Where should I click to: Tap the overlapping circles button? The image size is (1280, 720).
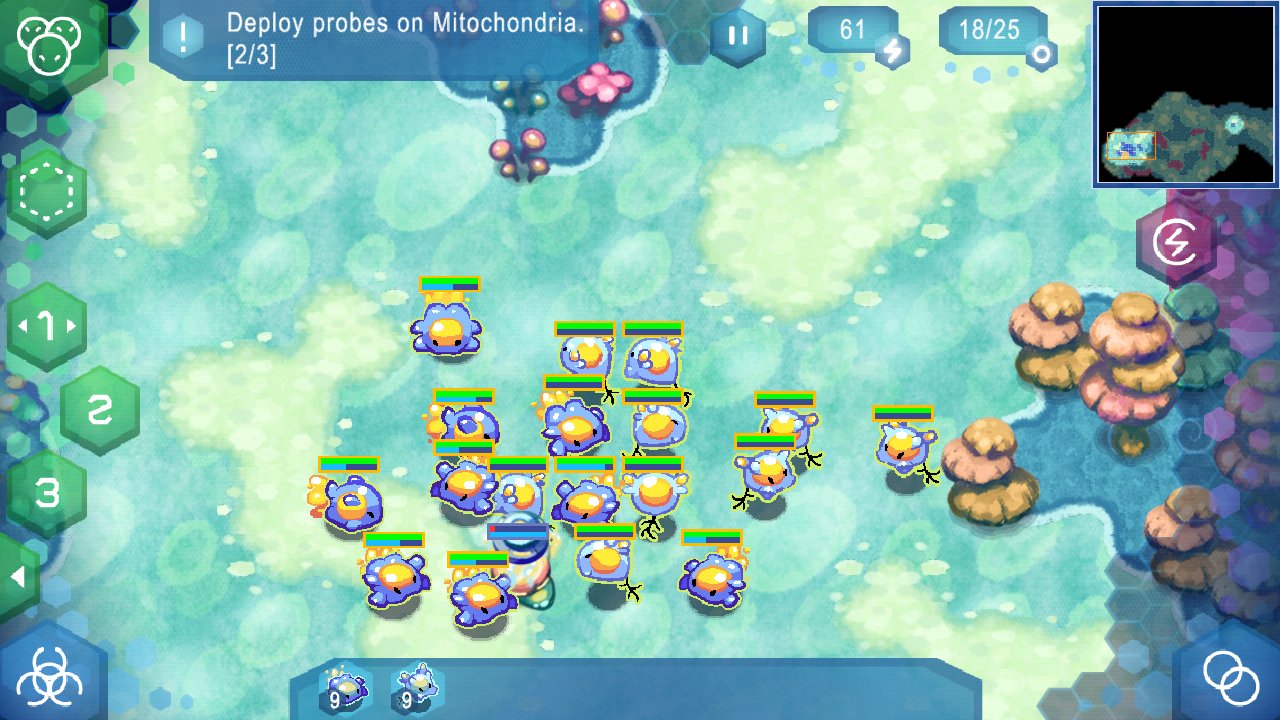(x=1230, y=678)
